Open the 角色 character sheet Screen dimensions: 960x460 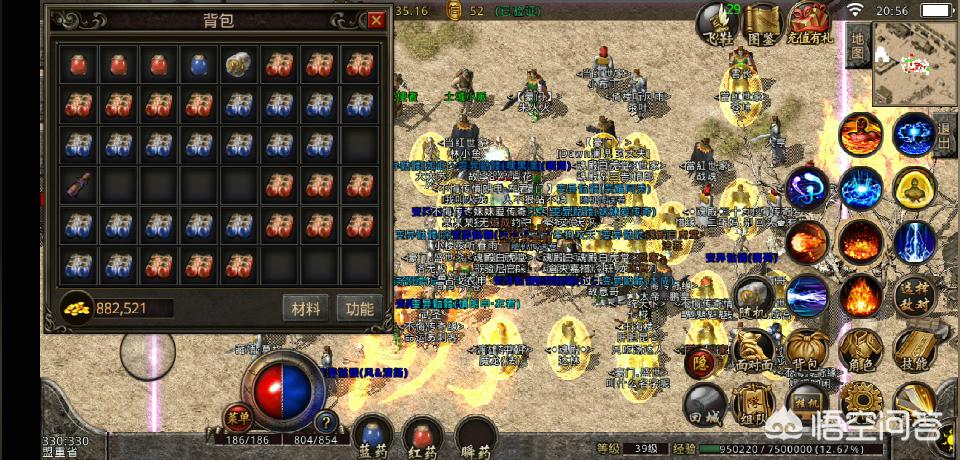pyautogui.click(x=859, y=348)
